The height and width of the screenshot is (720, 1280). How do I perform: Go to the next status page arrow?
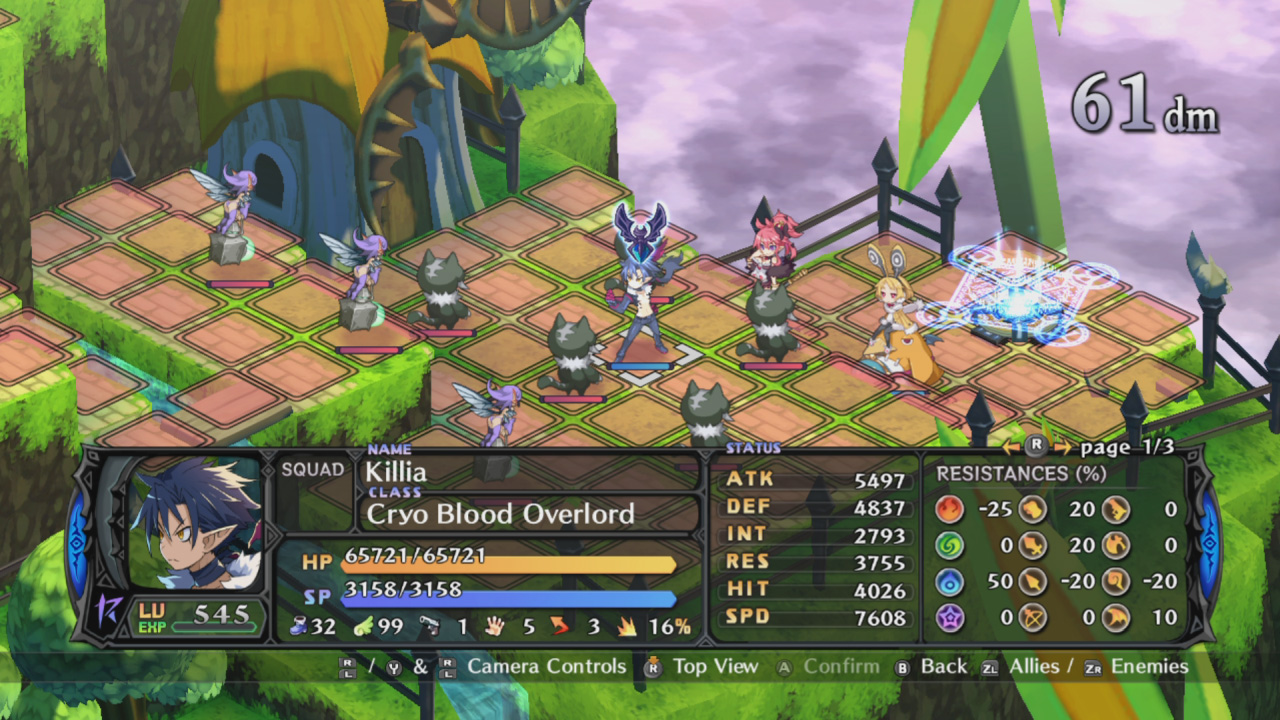[x=1062, y=447]
